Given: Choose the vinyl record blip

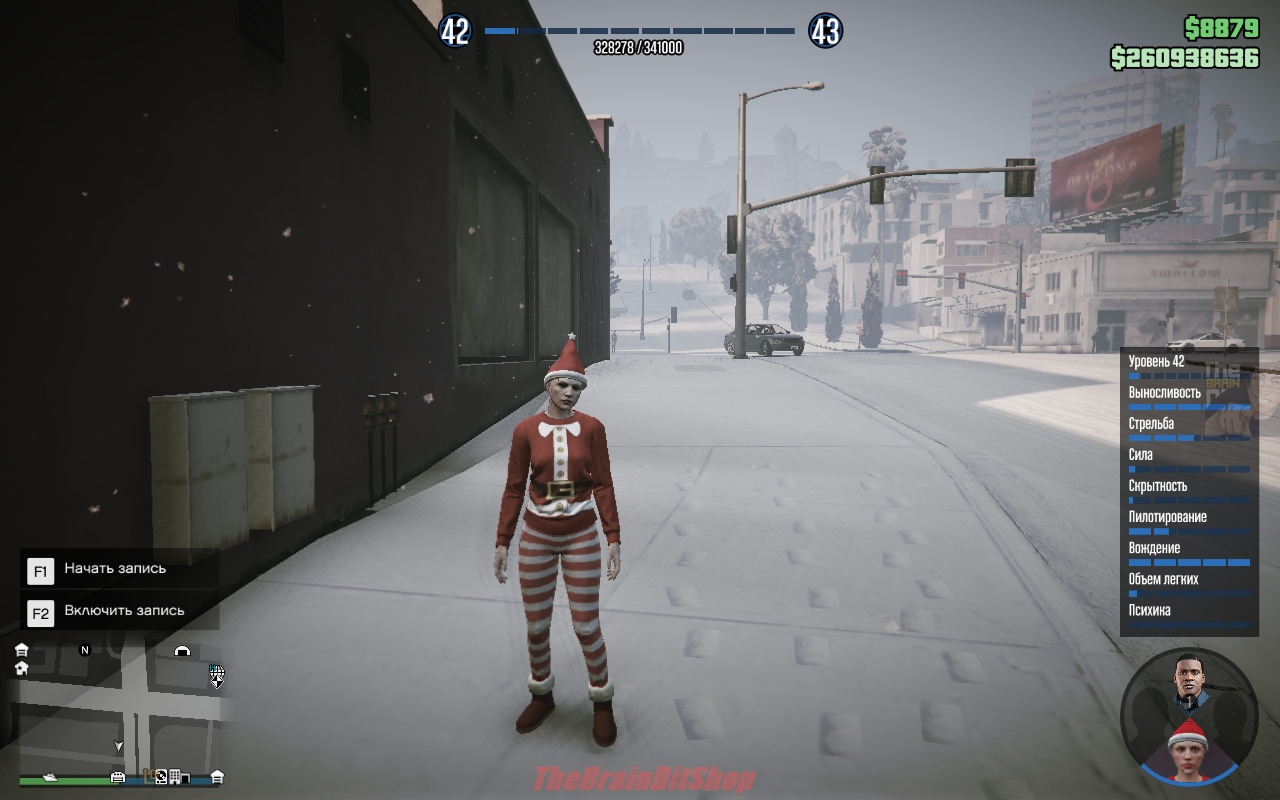Looking at the screenshot, I should [x=160, y=775].
